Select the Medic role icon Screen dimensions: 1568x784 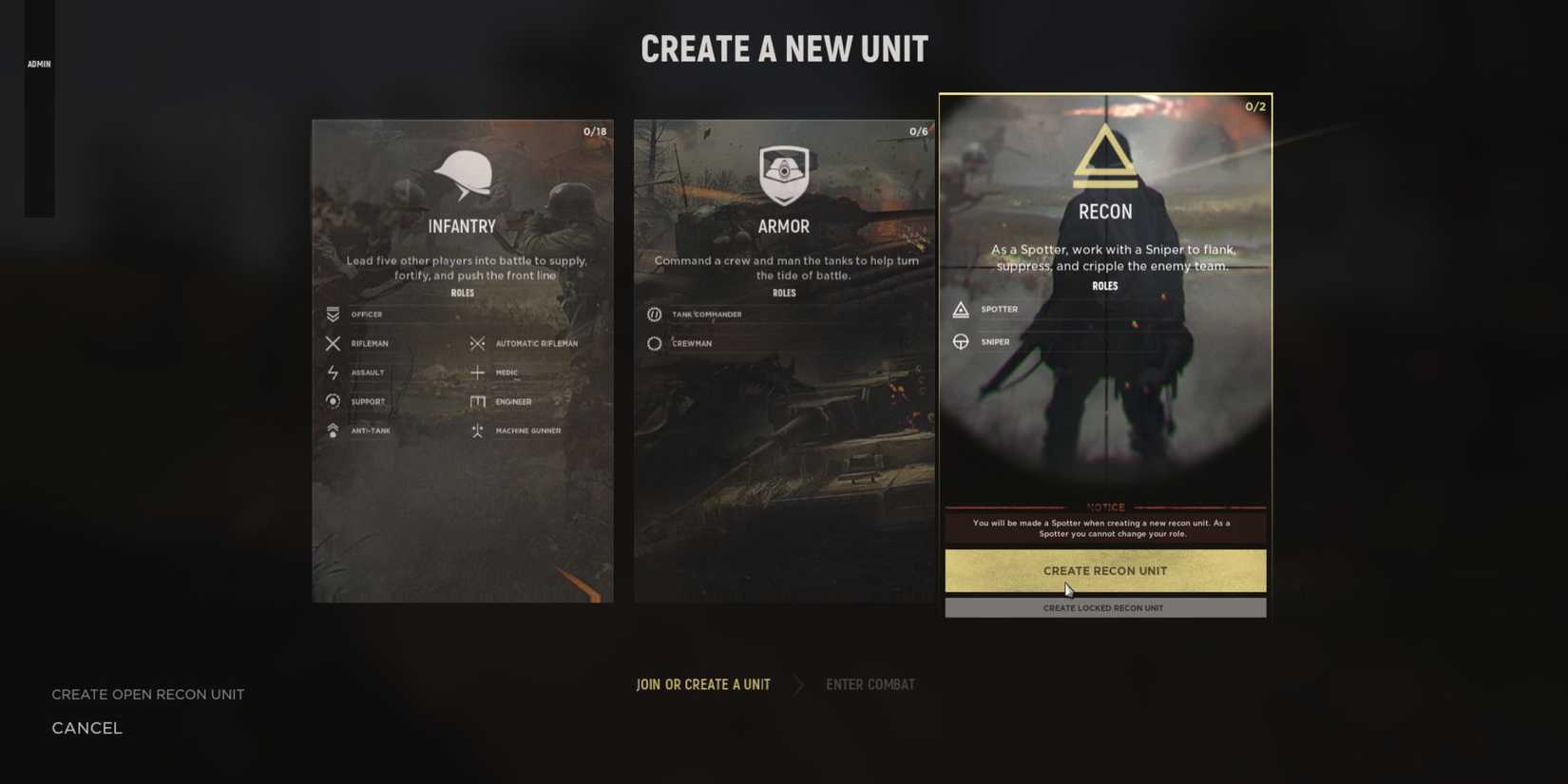click(x=478, y=373)
